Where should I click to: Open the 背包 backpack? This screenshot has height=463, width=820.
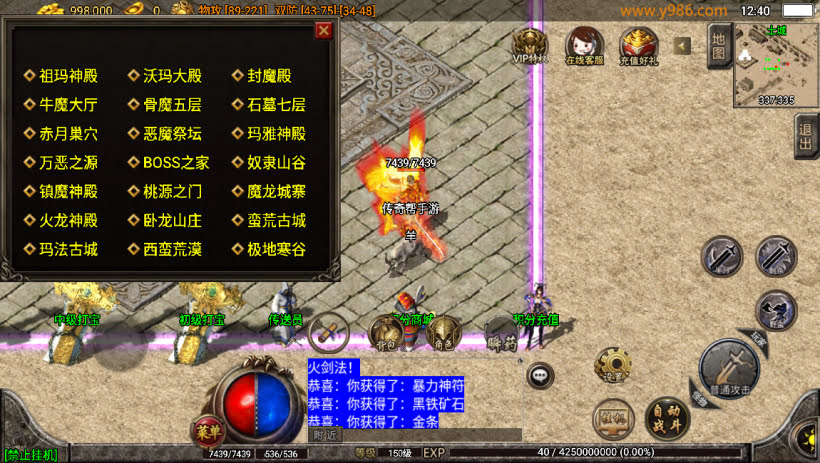386,332
